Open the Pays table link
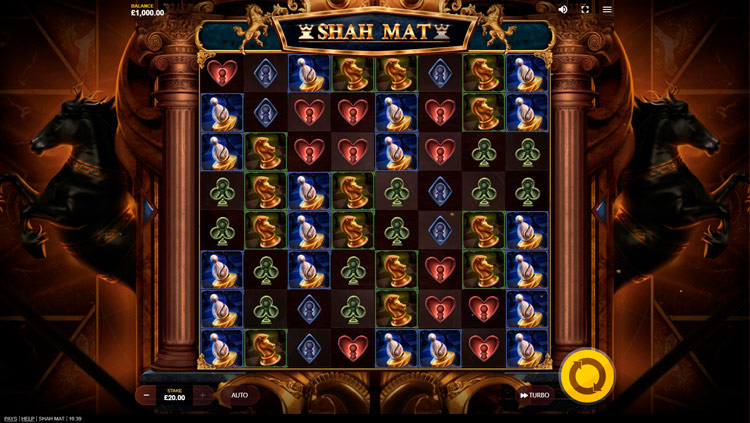 (10, 418)
